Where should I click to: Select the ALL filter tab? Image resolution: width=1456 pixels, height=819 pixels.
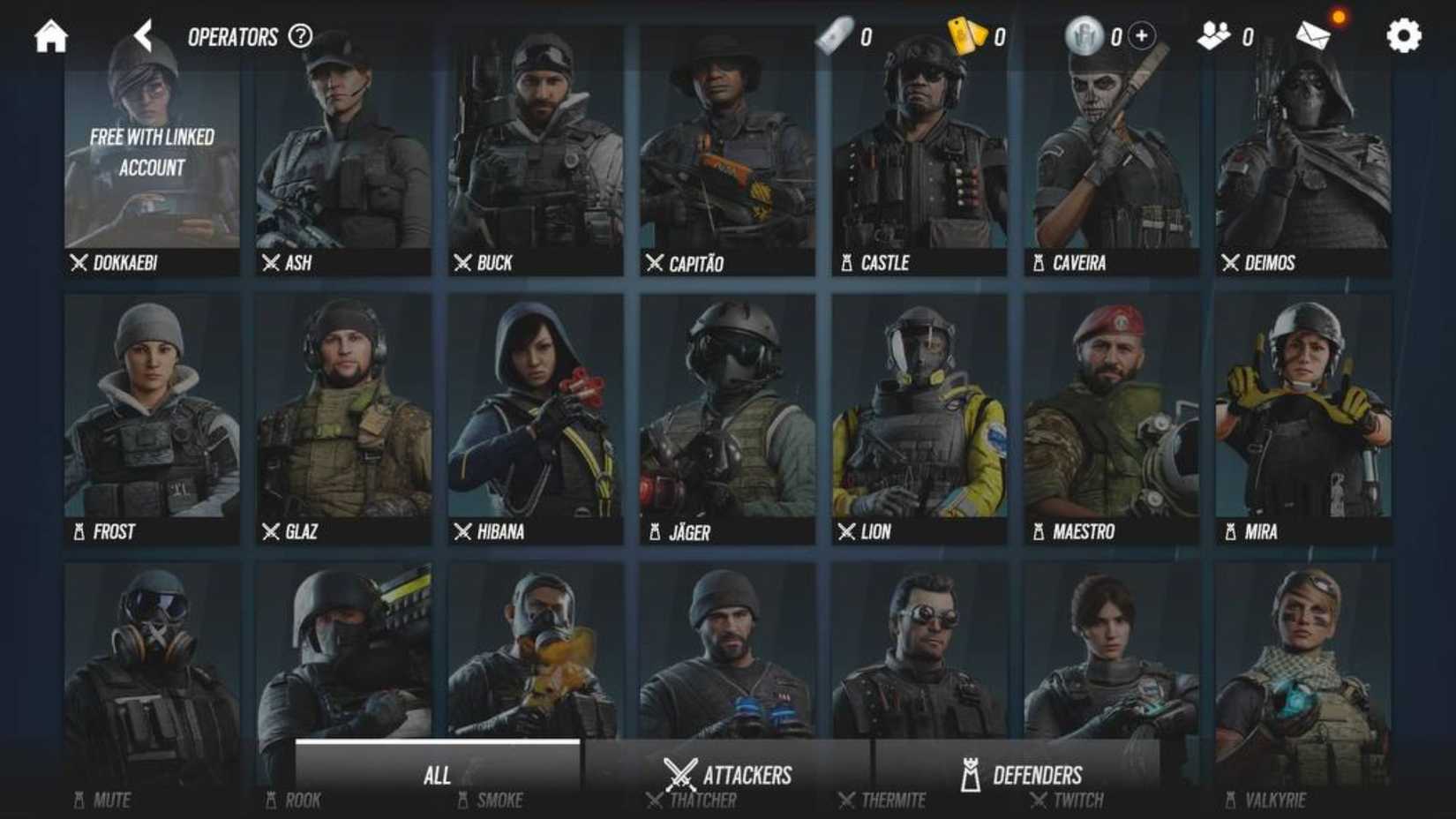[x=439, y=774]
